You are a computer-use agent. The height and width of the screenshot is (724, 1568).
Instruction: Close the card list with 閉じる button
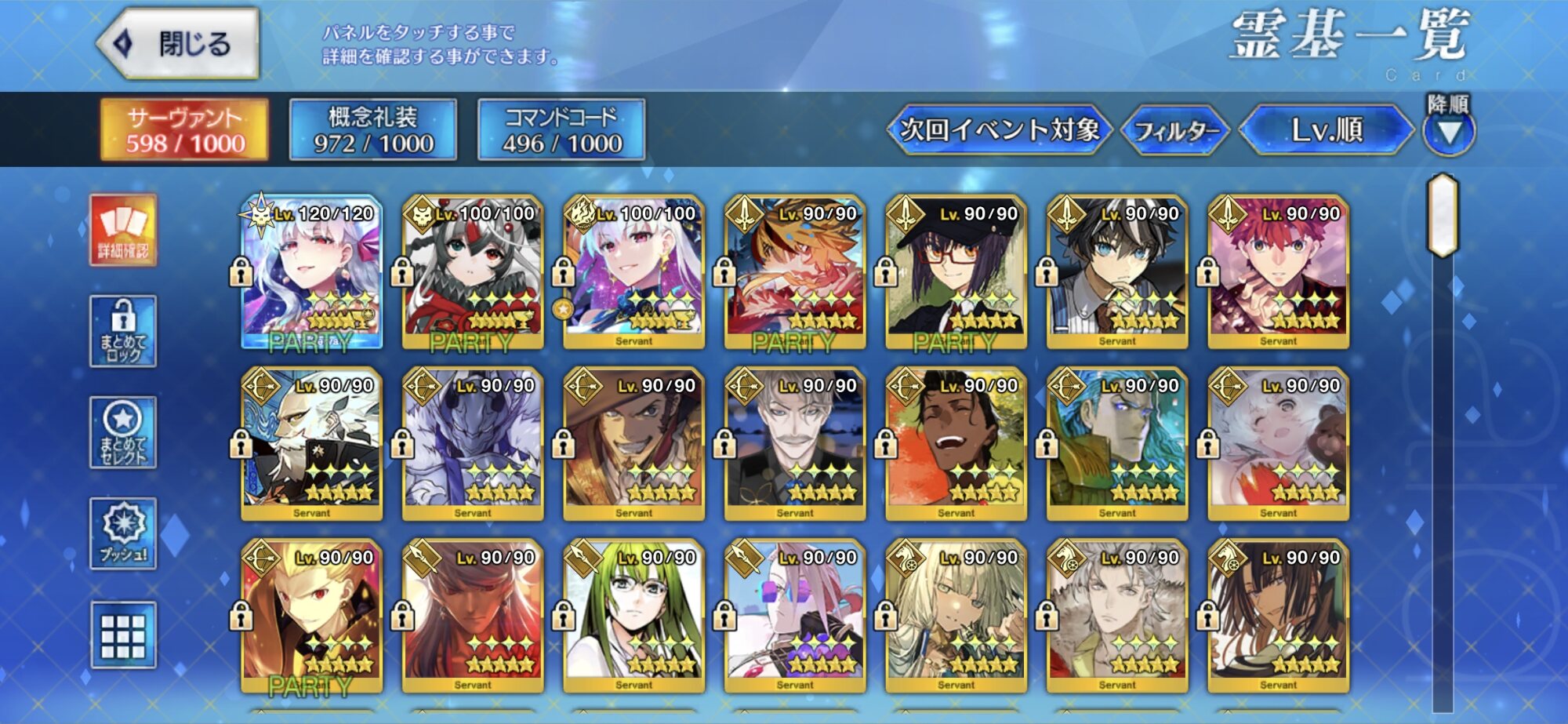point(180,44)
